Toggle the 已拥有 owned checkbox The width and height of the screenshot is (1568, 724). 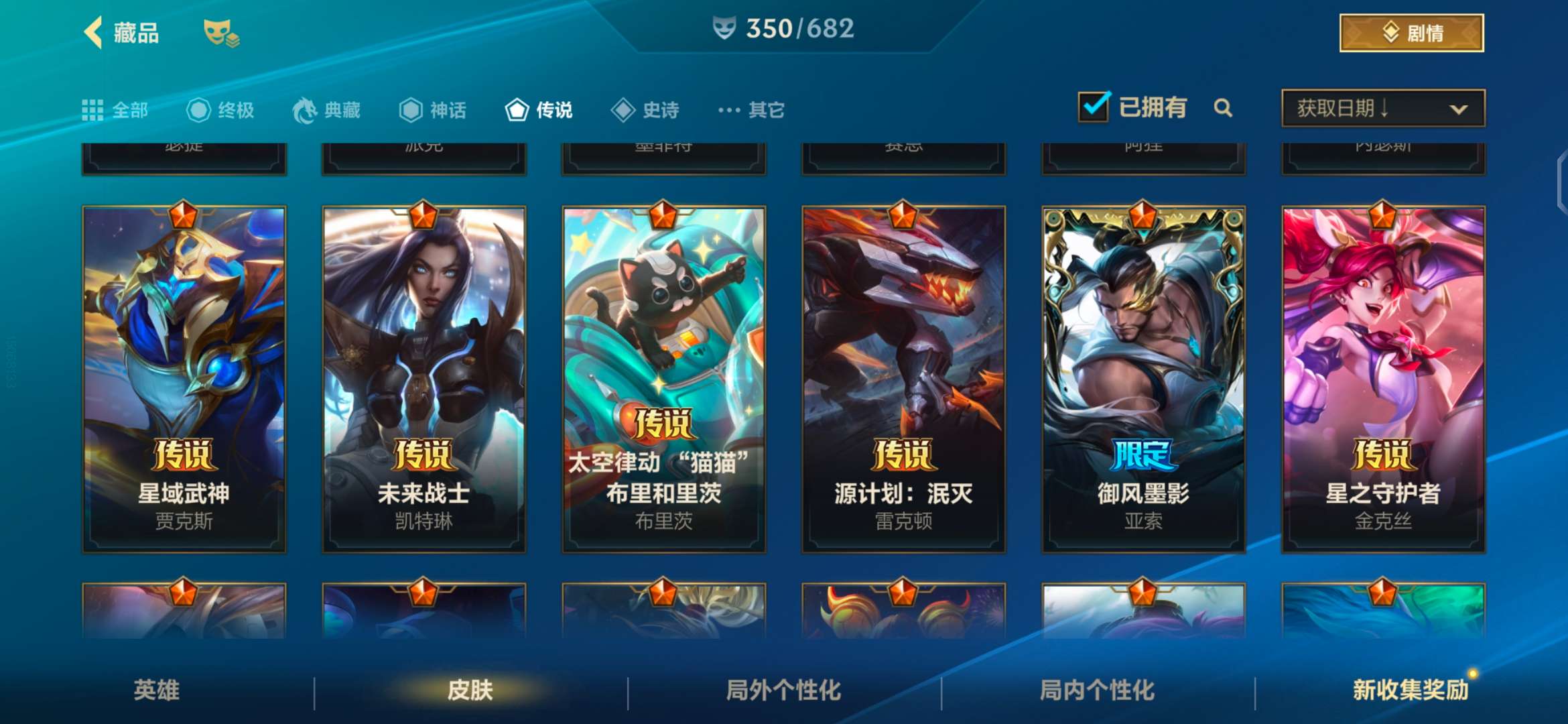pos(1094,107)
